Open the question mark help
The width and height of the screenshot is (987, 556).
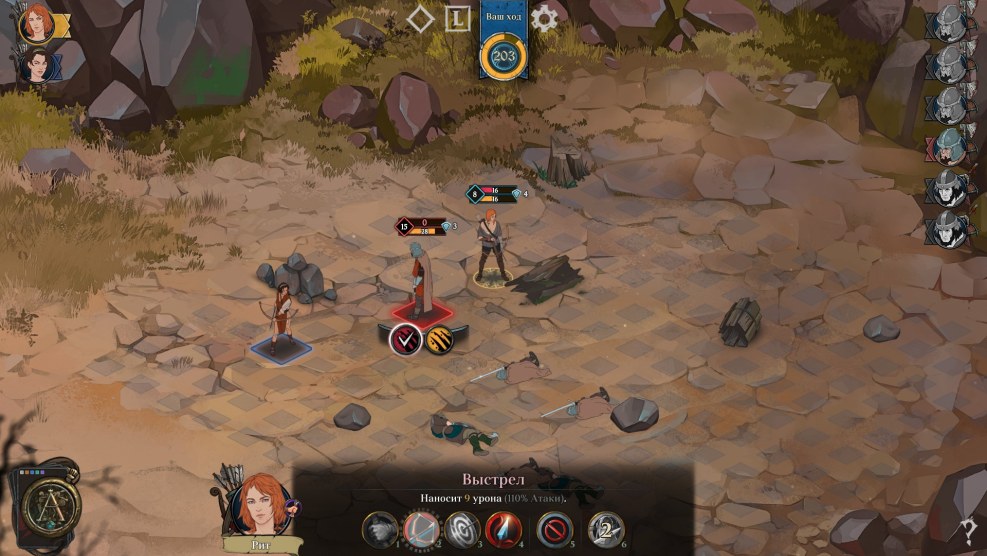click(968, 532)
